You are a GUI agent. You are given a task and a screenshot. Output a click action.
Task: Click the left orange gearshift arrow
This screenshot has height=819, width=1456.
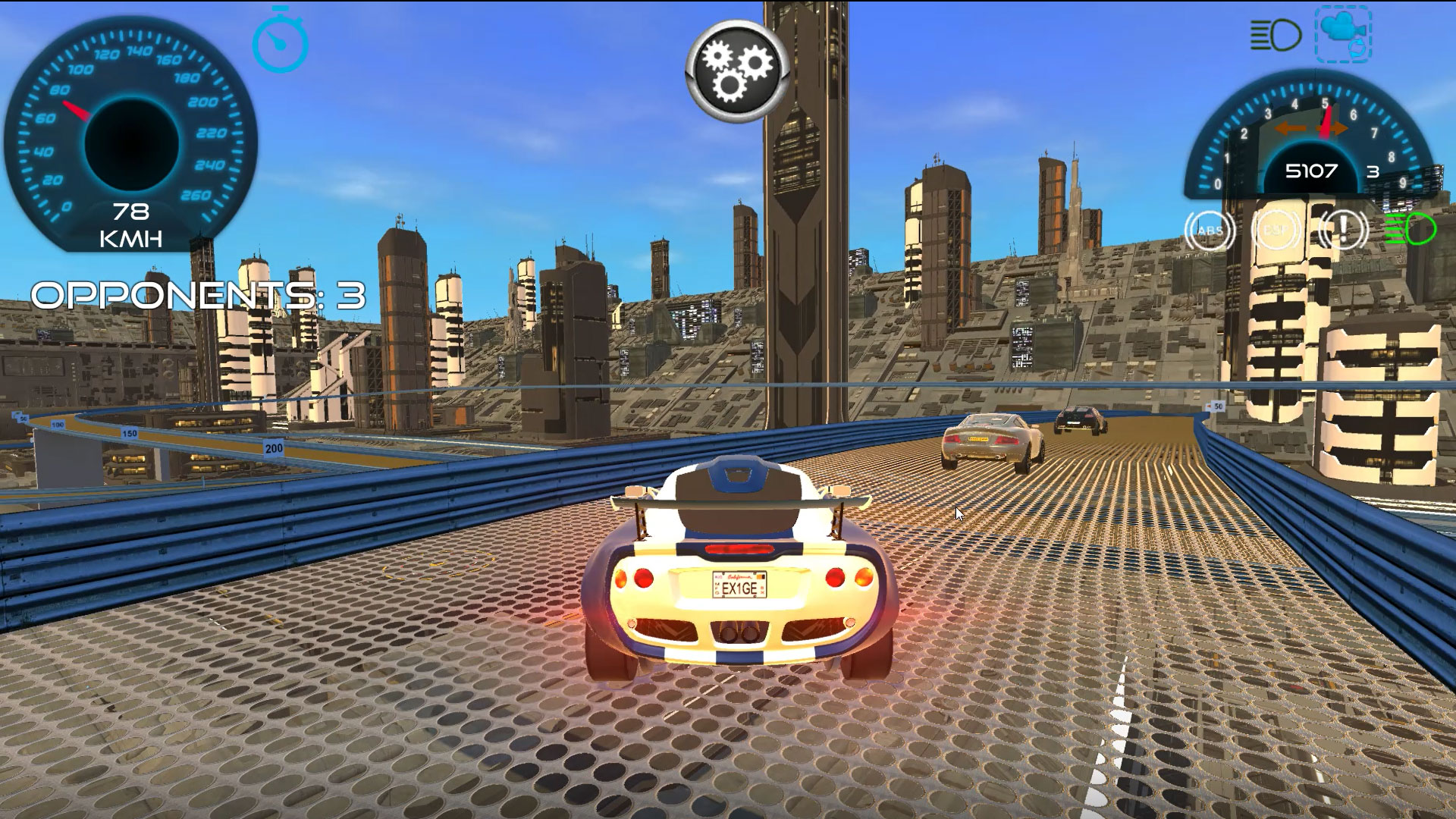1290,128
